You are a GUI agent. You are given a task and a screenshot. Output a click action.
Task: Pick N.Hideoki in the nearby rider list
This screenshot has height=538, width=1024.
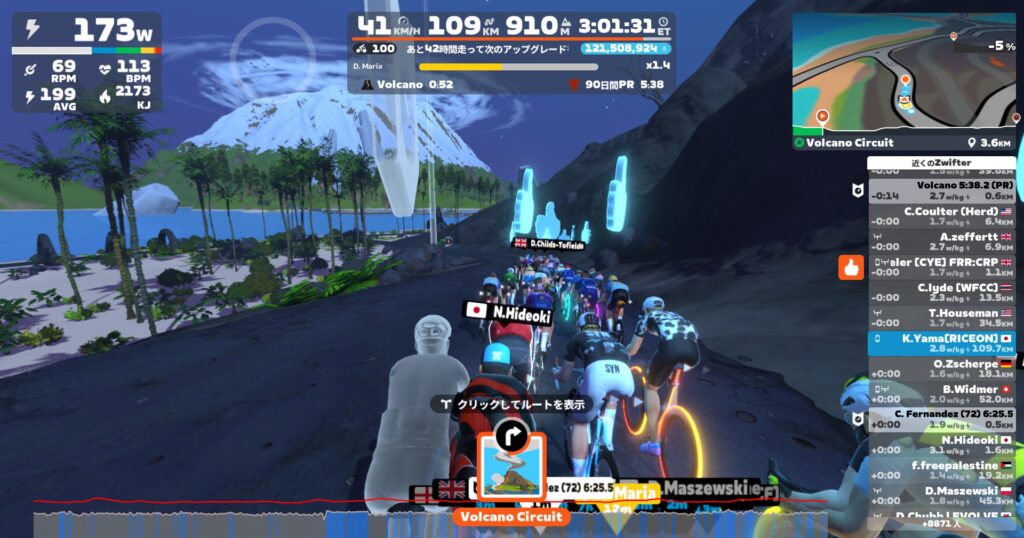coord(940,445)
